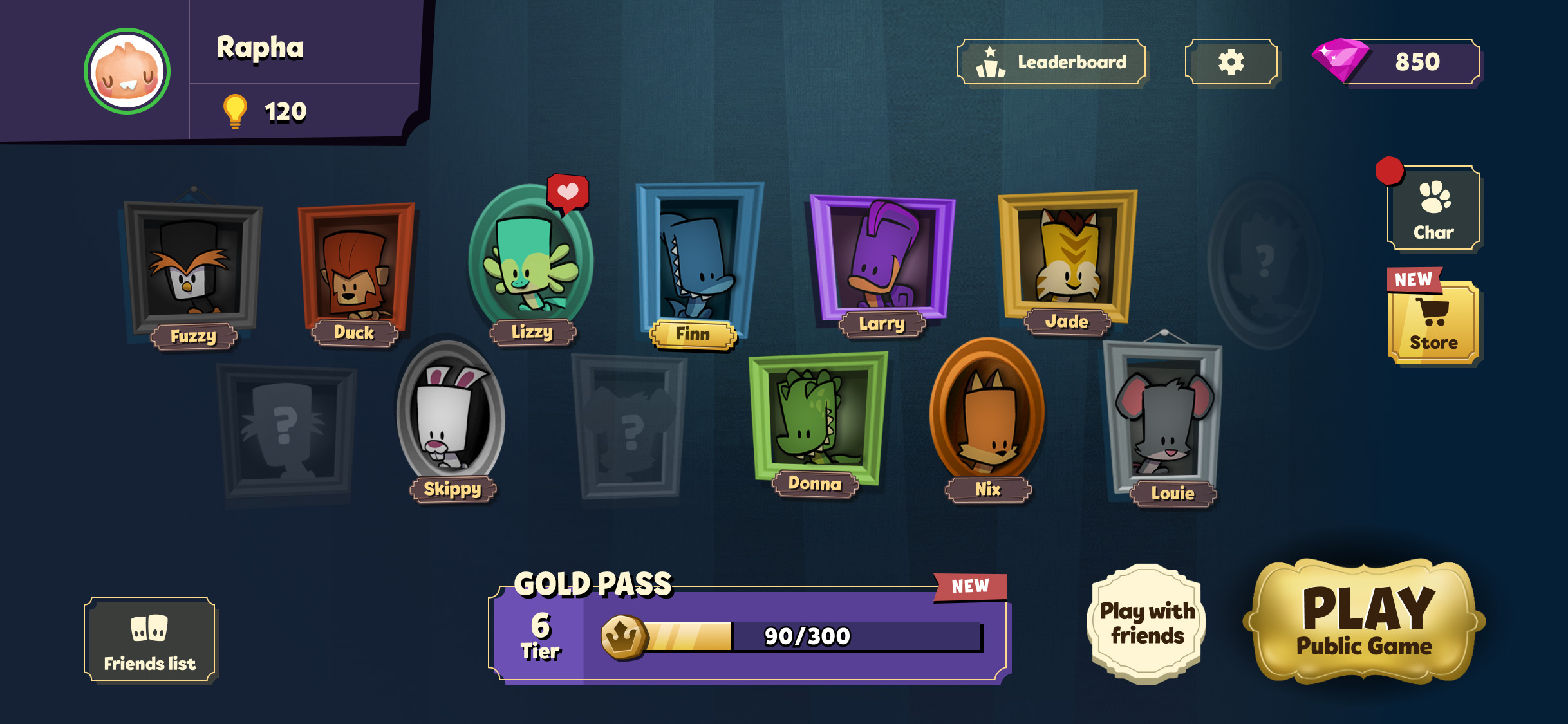This screenshot has height=724, width=1568.
Task: Tap the pink gem currency counter
Action: [x=1397, y=62]
